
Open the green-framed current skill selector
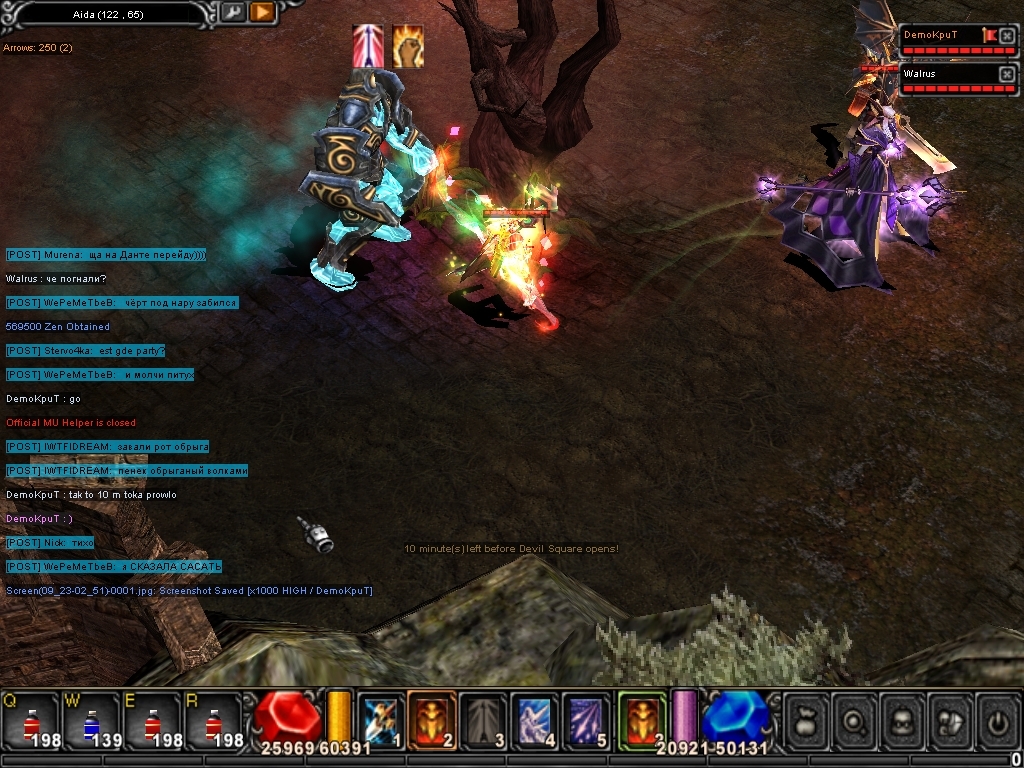coord(641,720)
